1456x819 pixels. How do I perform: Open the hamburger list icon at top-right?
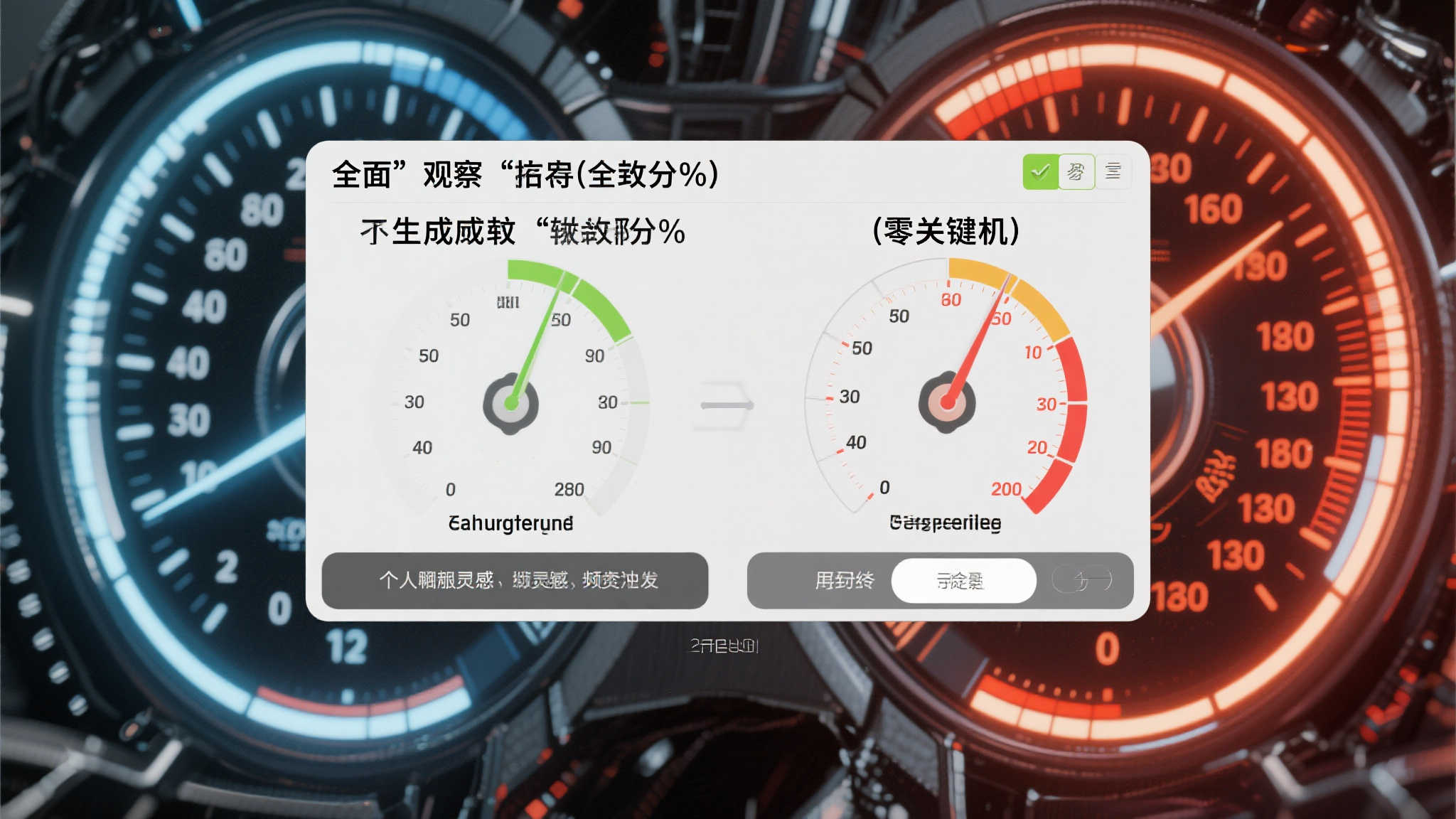coord(1112,171)
